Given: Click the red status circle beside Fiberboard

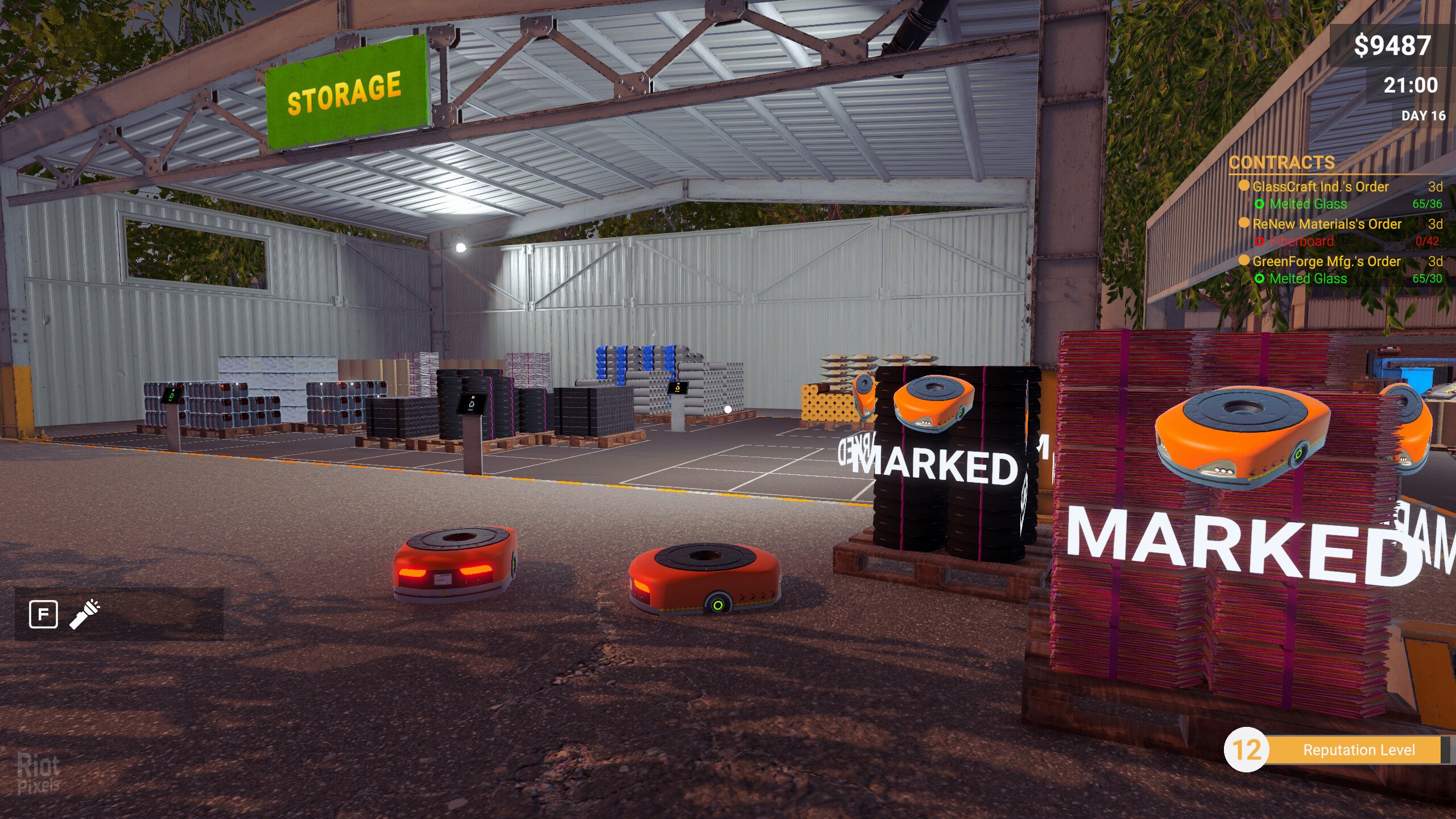Looking at the screenshot, I should pos(1260,241).
